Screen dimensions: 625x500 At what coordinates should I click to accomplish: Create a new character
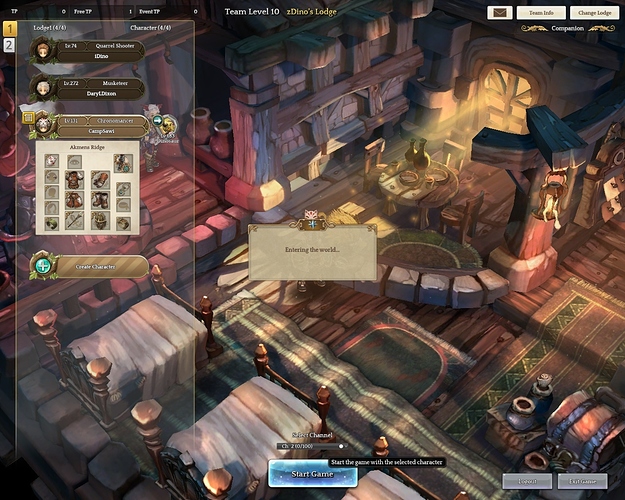click(x=88, y=266)
